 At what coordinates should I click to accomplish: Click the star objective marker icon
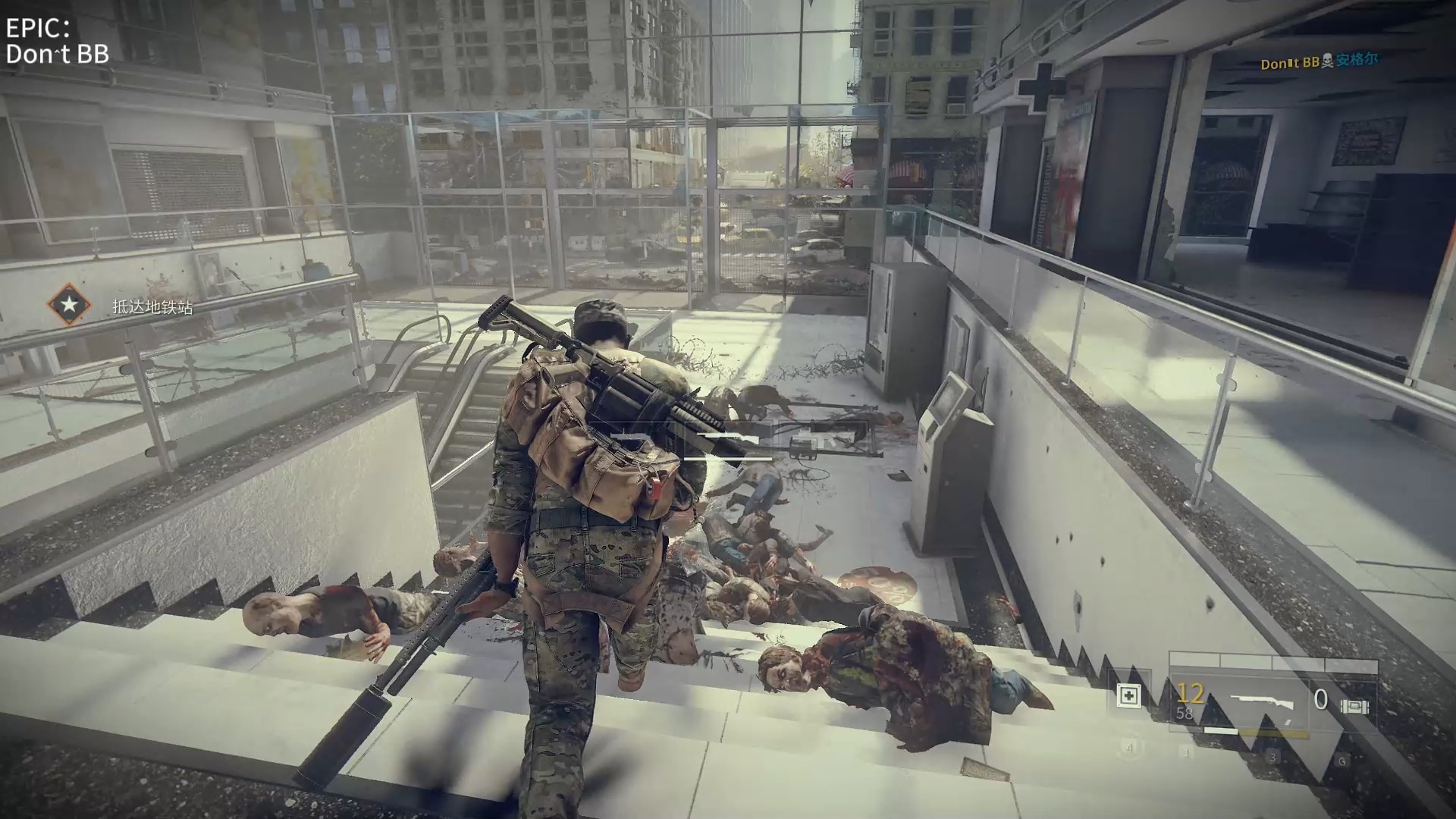[69, 305]
